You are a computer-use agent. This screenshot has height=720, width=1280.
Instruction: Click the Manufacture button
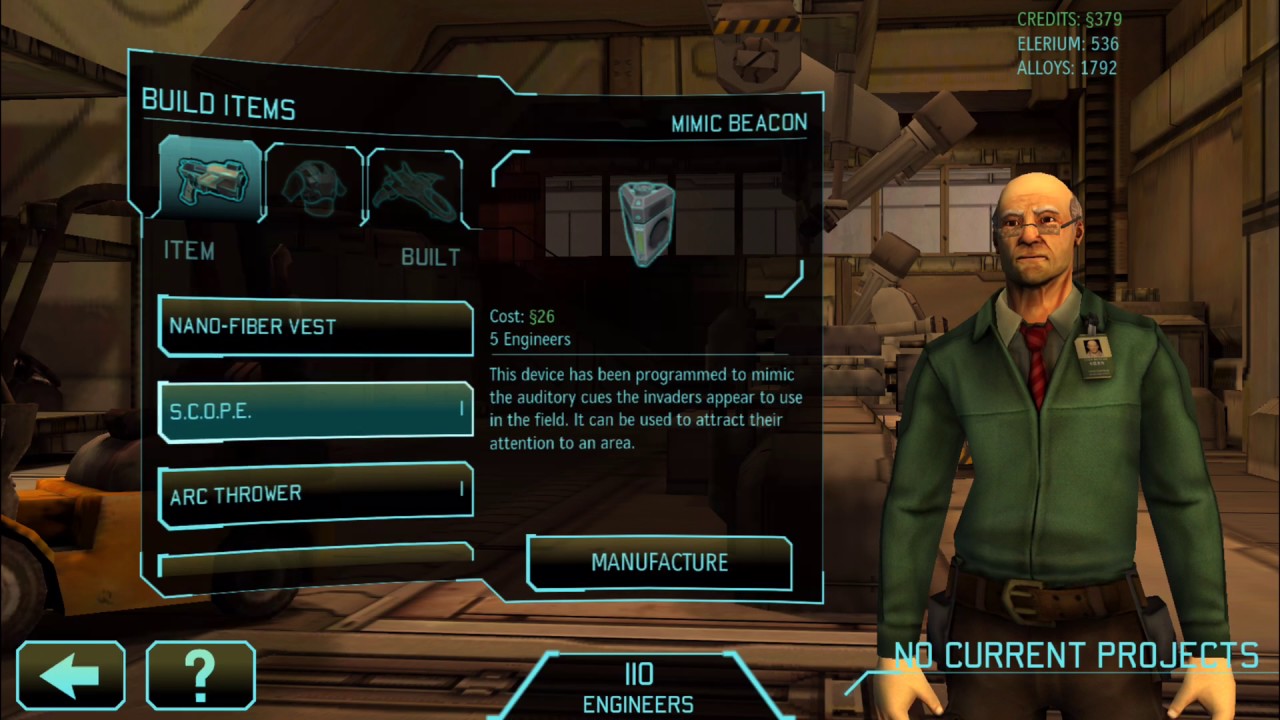pyautogui.click(x=659, y=563)
